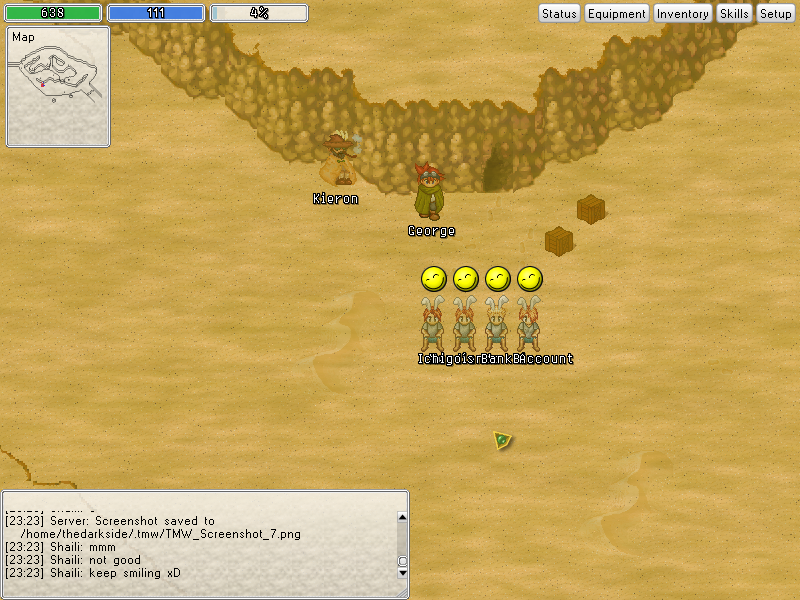Open the Equipment window

pyautogui.click(x=616, y=14)
